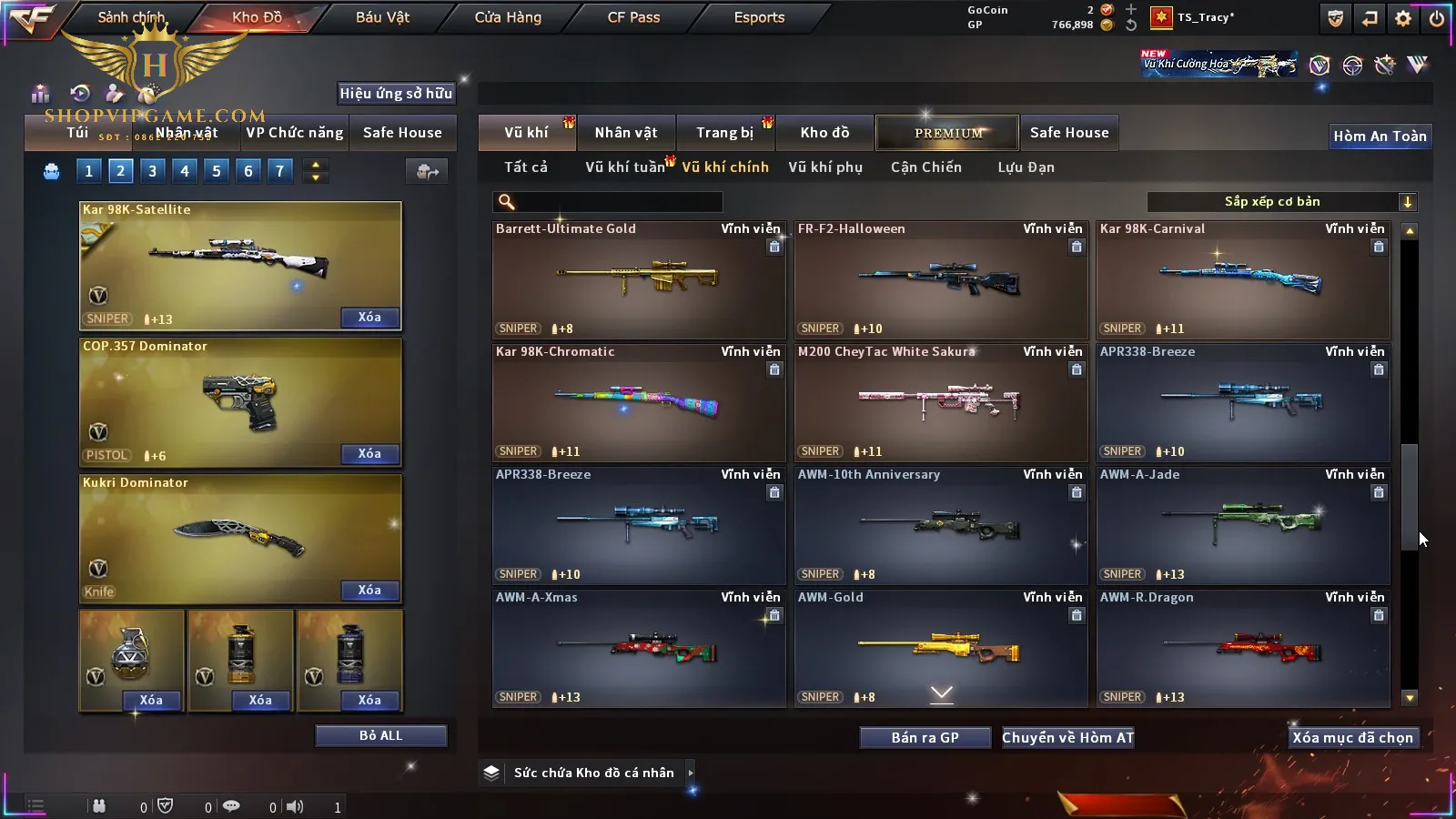Remove the Kukri Dominator knife with Xóa
This screenshot has height=819, width=1456.
(369, 591)
